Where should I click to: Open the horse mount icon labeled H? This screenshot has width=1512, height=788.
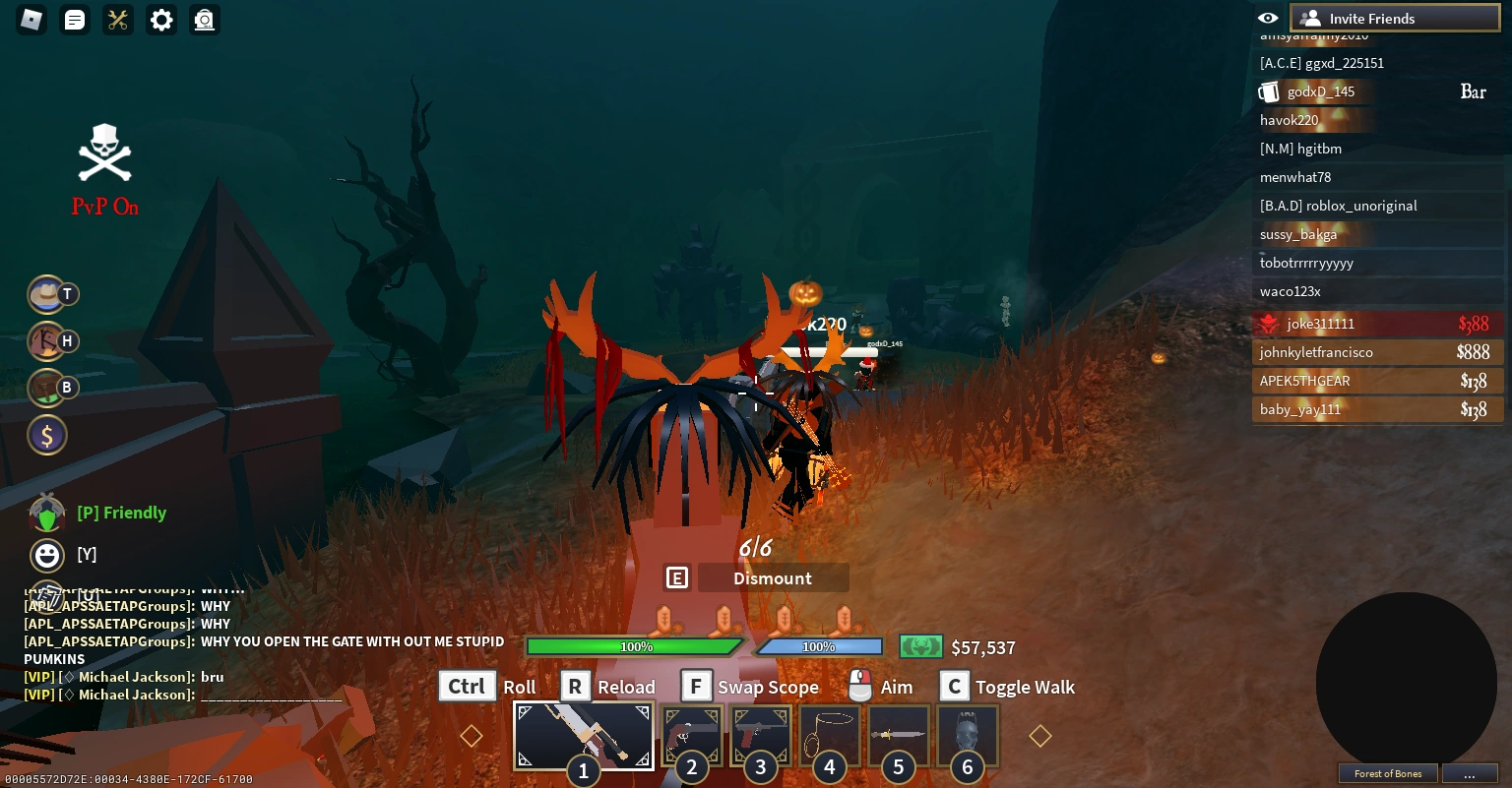click(47, 340)
